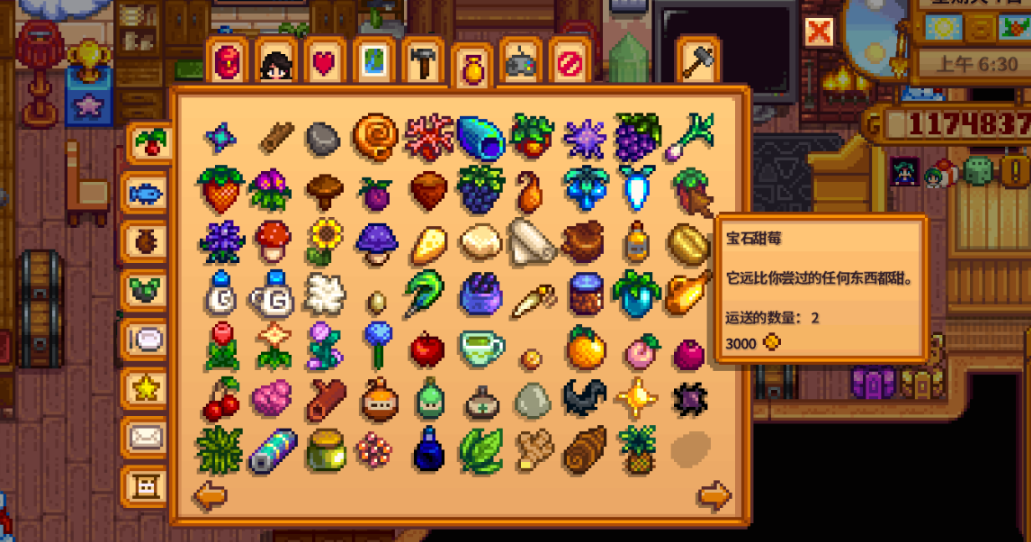The width and height of the screenshot is (1031, 542).
Task: Go back to the previous collection page
Action: [209, 495]
